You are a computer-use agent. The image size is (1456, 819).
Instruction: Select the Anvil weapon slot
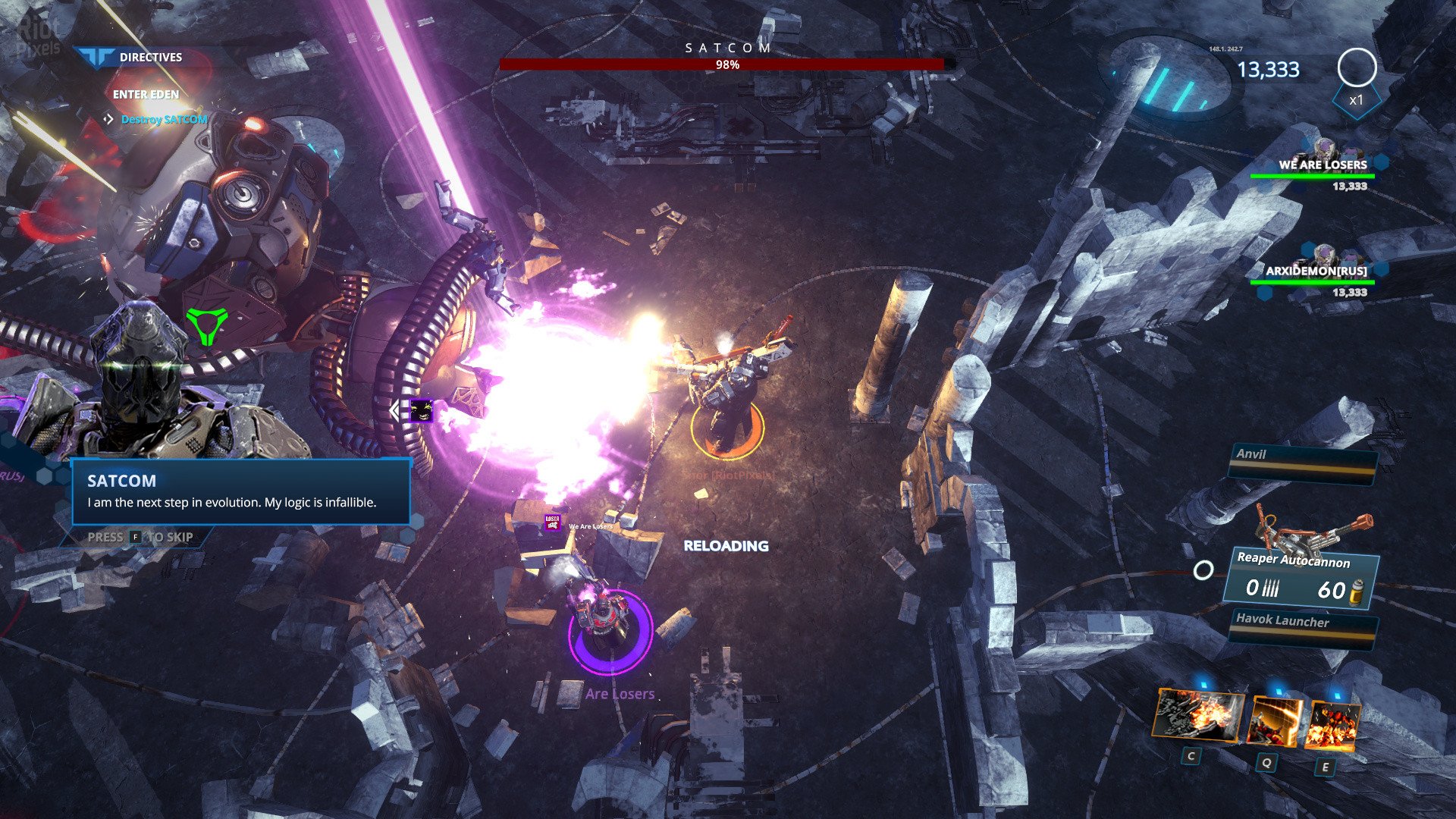(x=1303, y=461)
